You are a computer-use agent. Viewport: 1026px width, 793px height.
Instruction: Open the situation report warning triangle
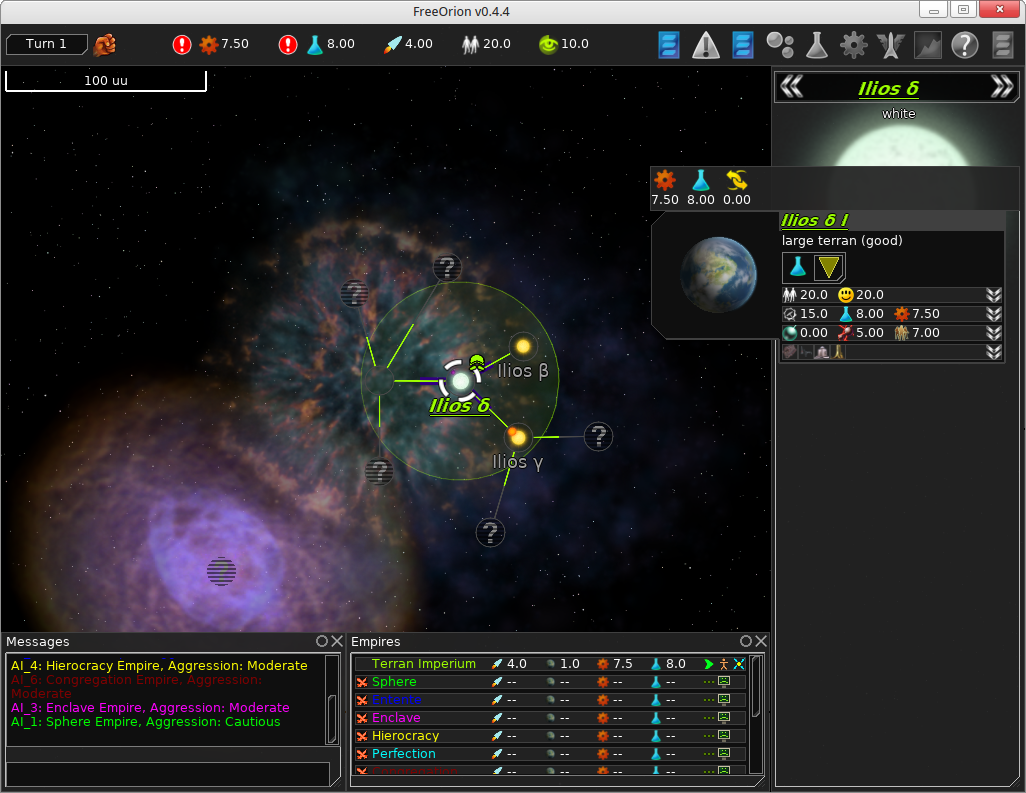[706, 45]
